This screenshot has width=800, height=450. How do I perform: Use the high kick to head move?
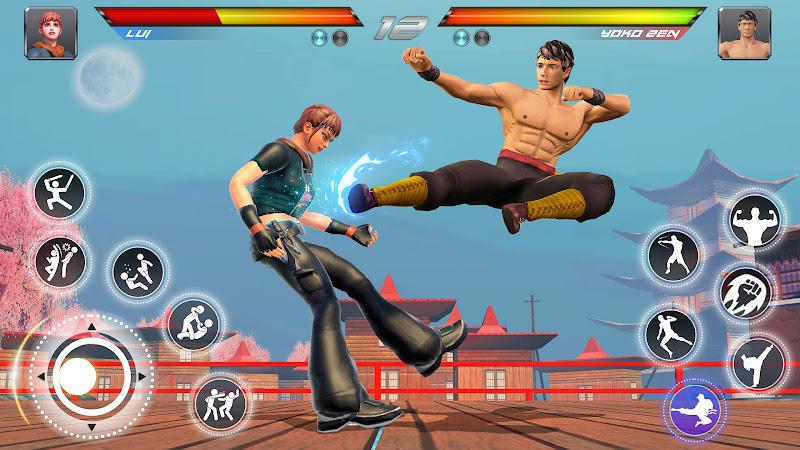coord(60,262)
